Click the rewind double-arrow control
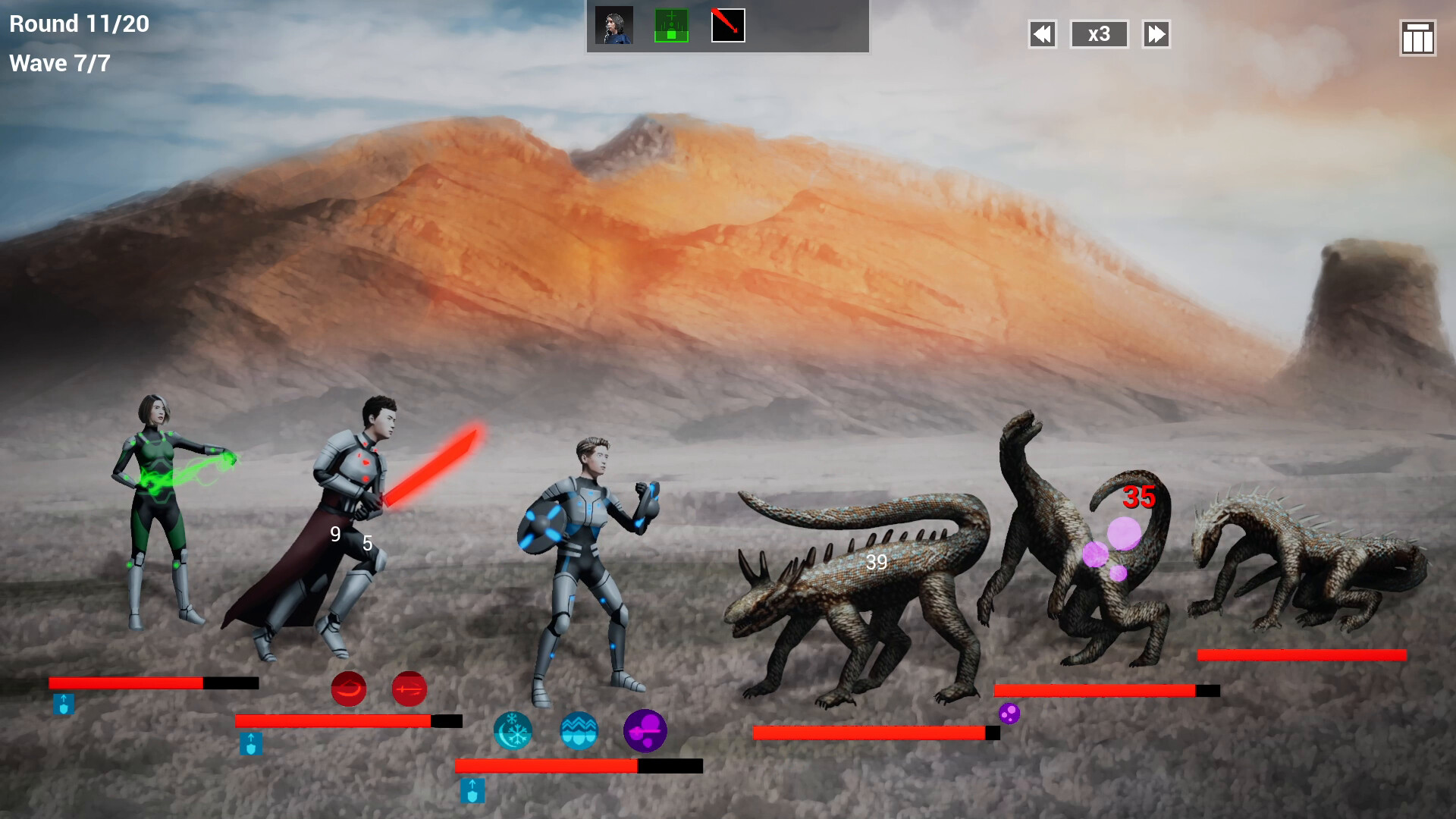This screenshot has width=1456, height=819. [x=1042, y=34]
